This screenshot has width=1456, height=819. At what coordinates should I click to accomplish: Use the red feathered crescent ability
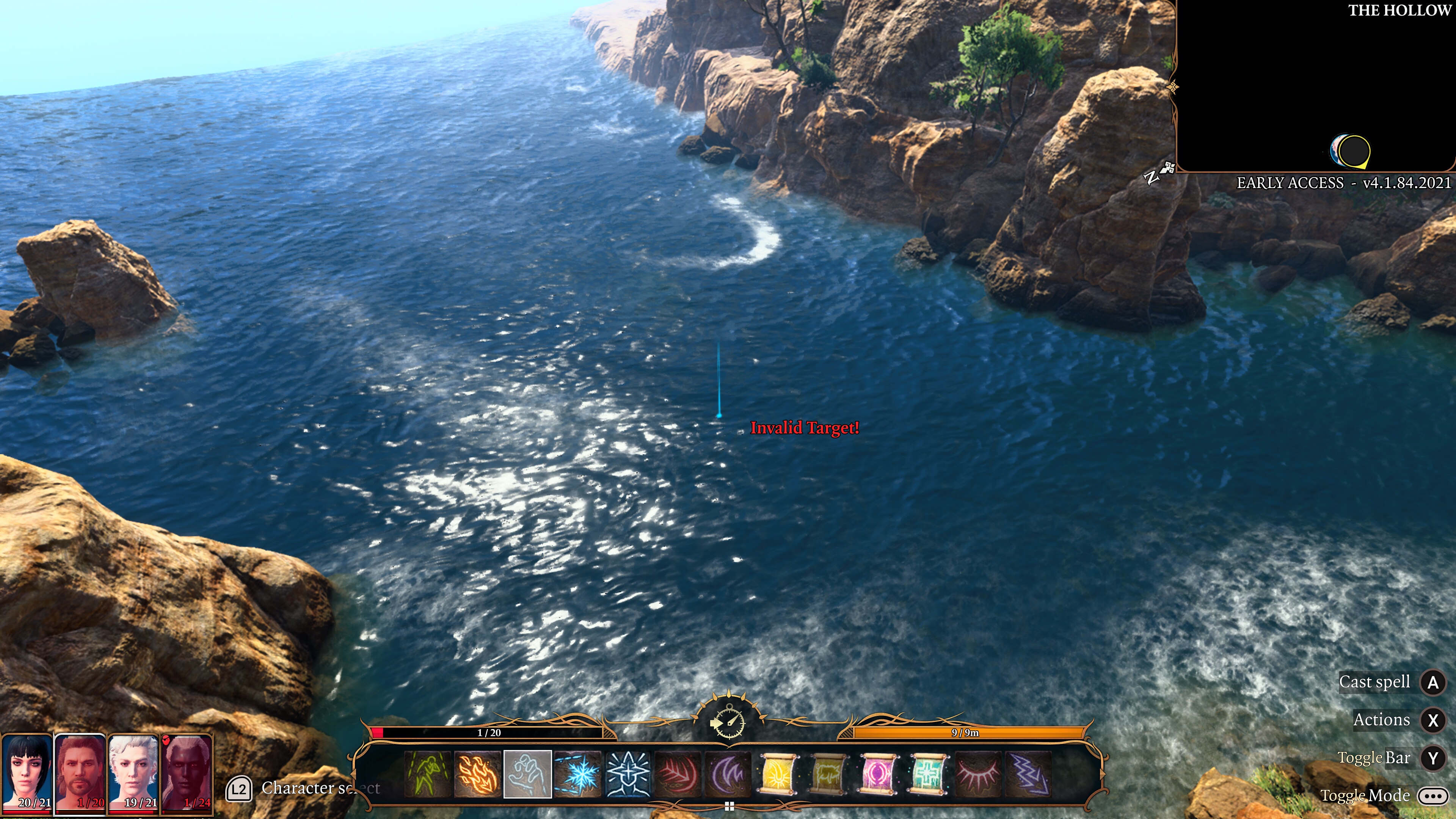677,774
